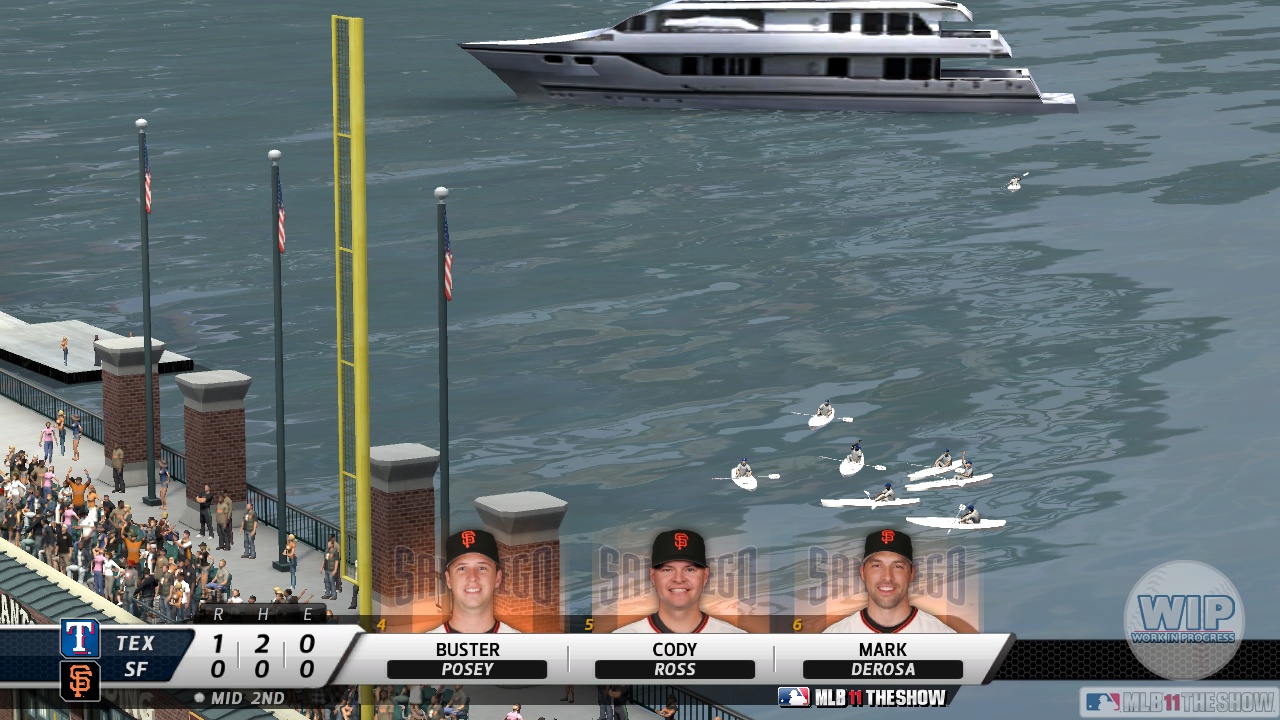Screen dimensions: 1280x720
Task: Click the Texas Rangers team logo
Action: (x=80, y=638)
